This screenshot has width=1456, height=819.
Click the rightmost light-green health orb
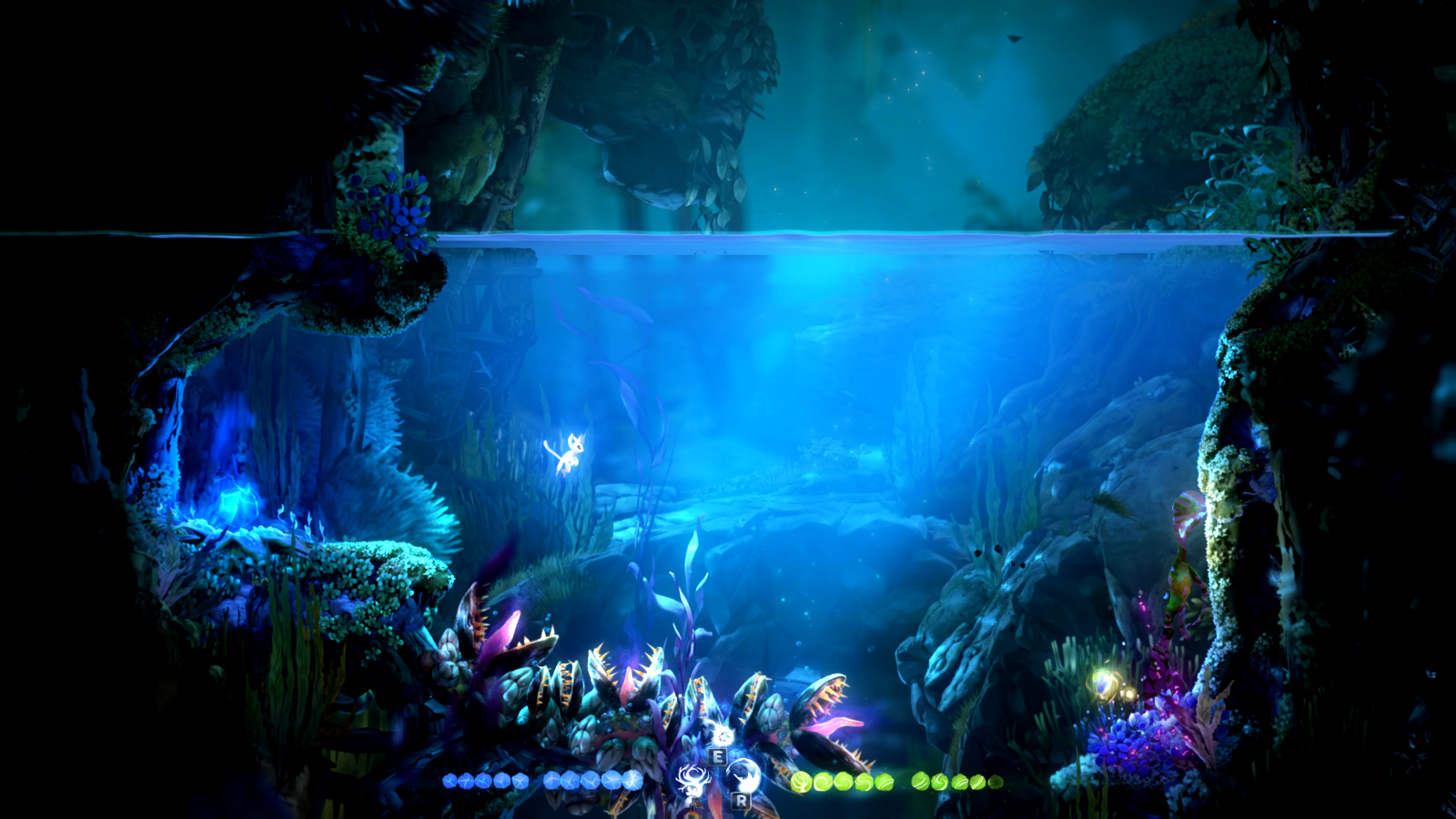(x=995, y=781)
